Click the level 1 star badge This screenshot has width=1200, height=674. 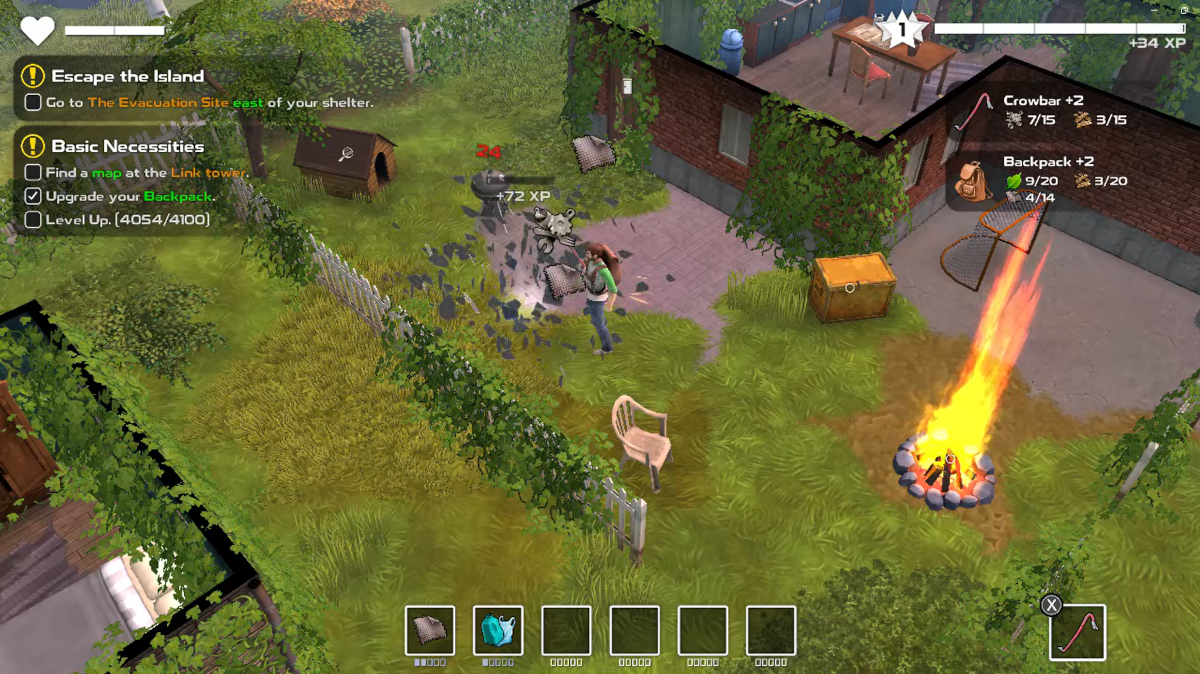pyautogui.click(x=901, y=30)
